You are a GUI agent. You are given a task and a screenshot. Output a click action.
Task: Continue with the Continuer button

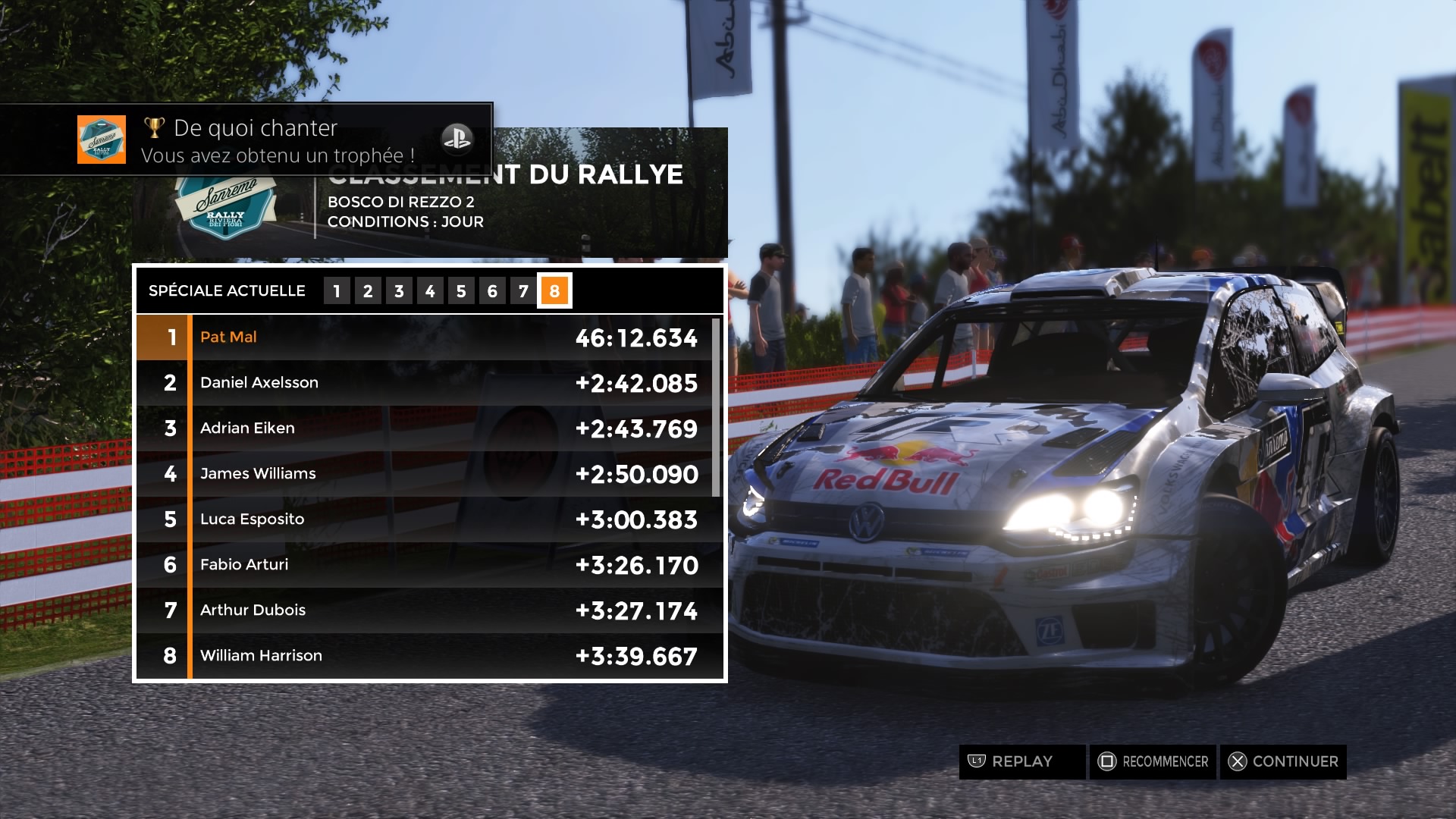click(x=1283, y=761)
